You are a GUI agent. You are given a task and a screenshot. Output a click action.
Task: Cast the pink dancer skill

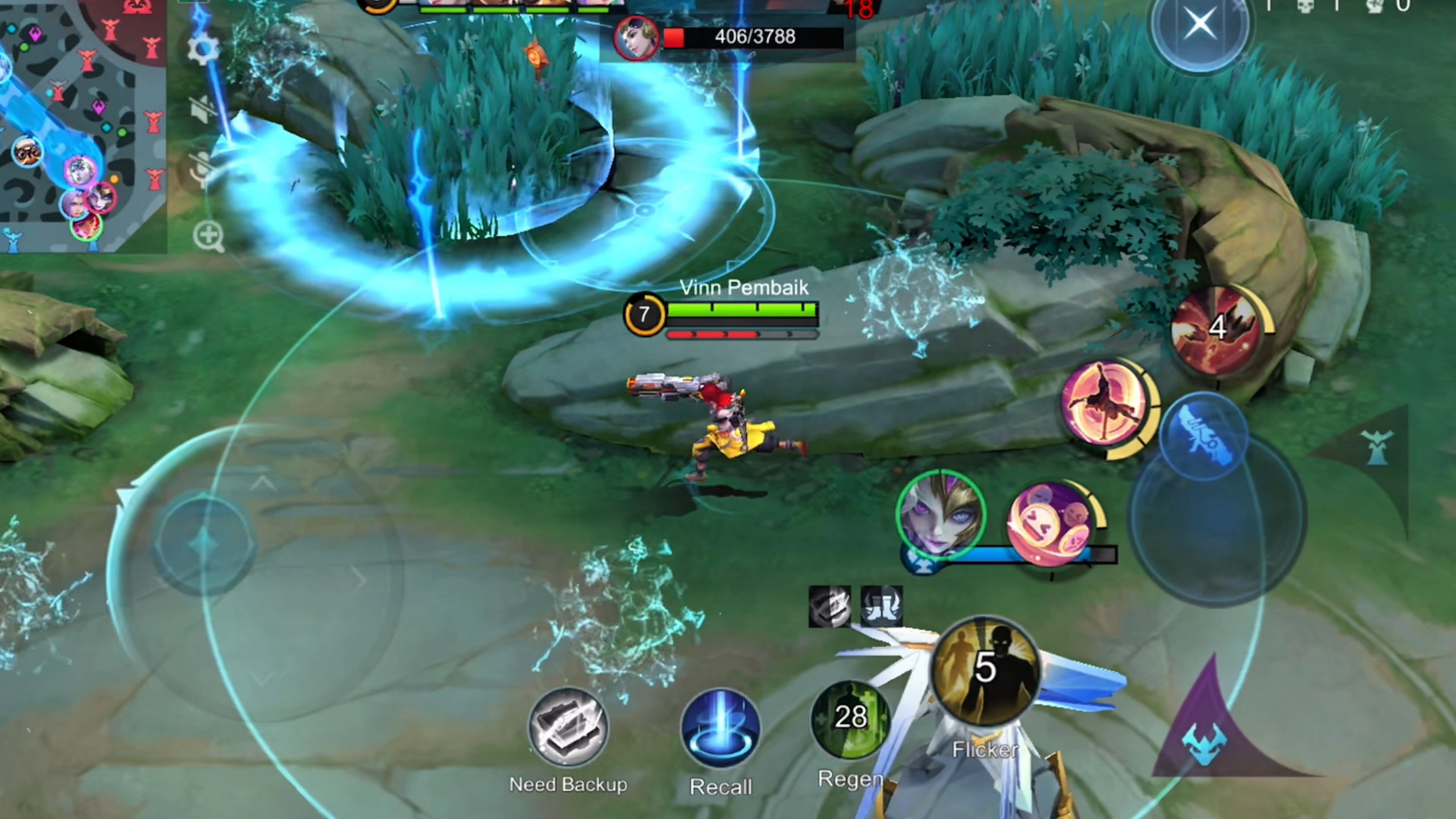tap(1105, 402)
